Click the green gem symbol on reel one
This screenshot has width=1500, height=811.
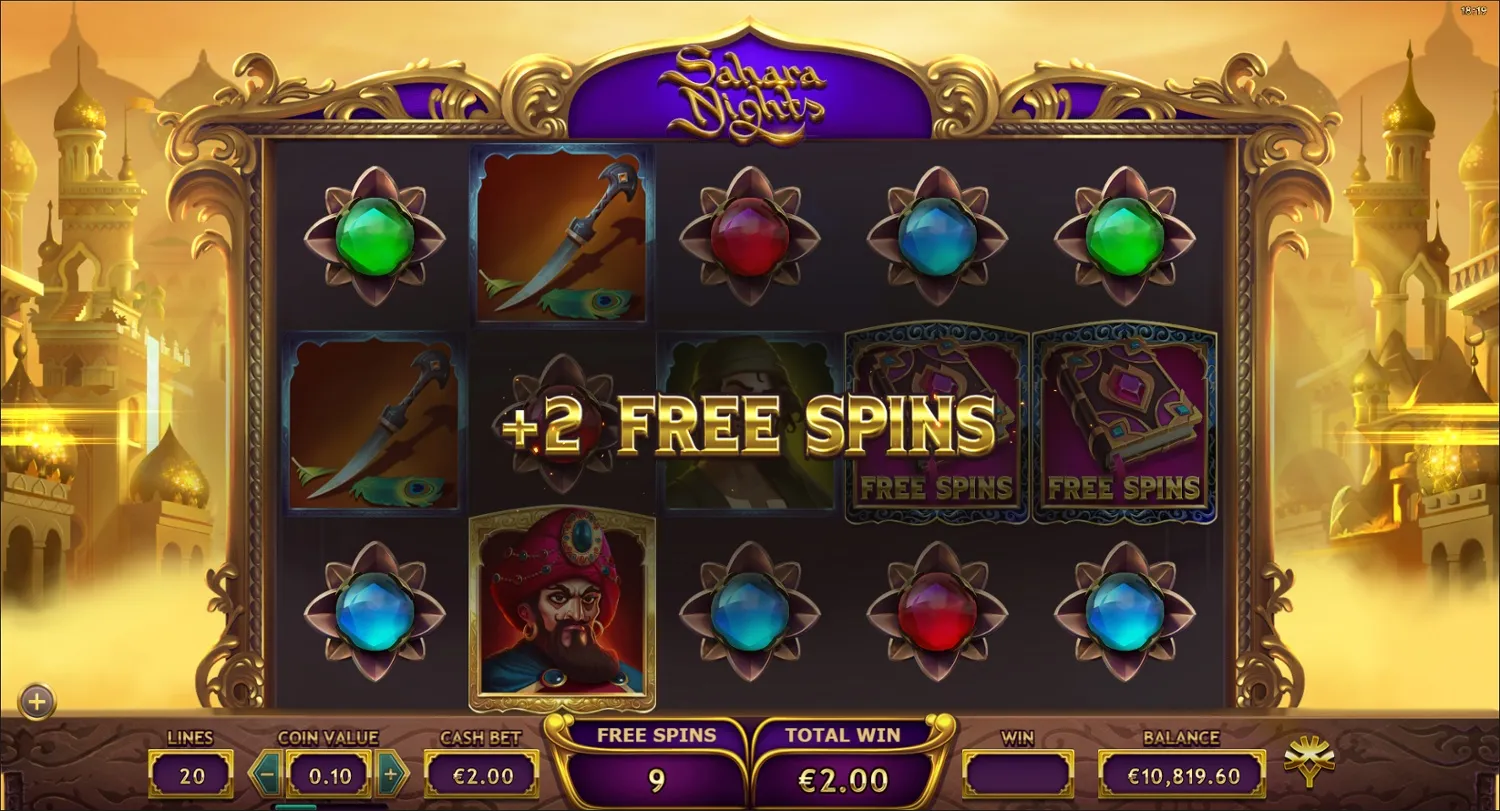pos(375,235)
